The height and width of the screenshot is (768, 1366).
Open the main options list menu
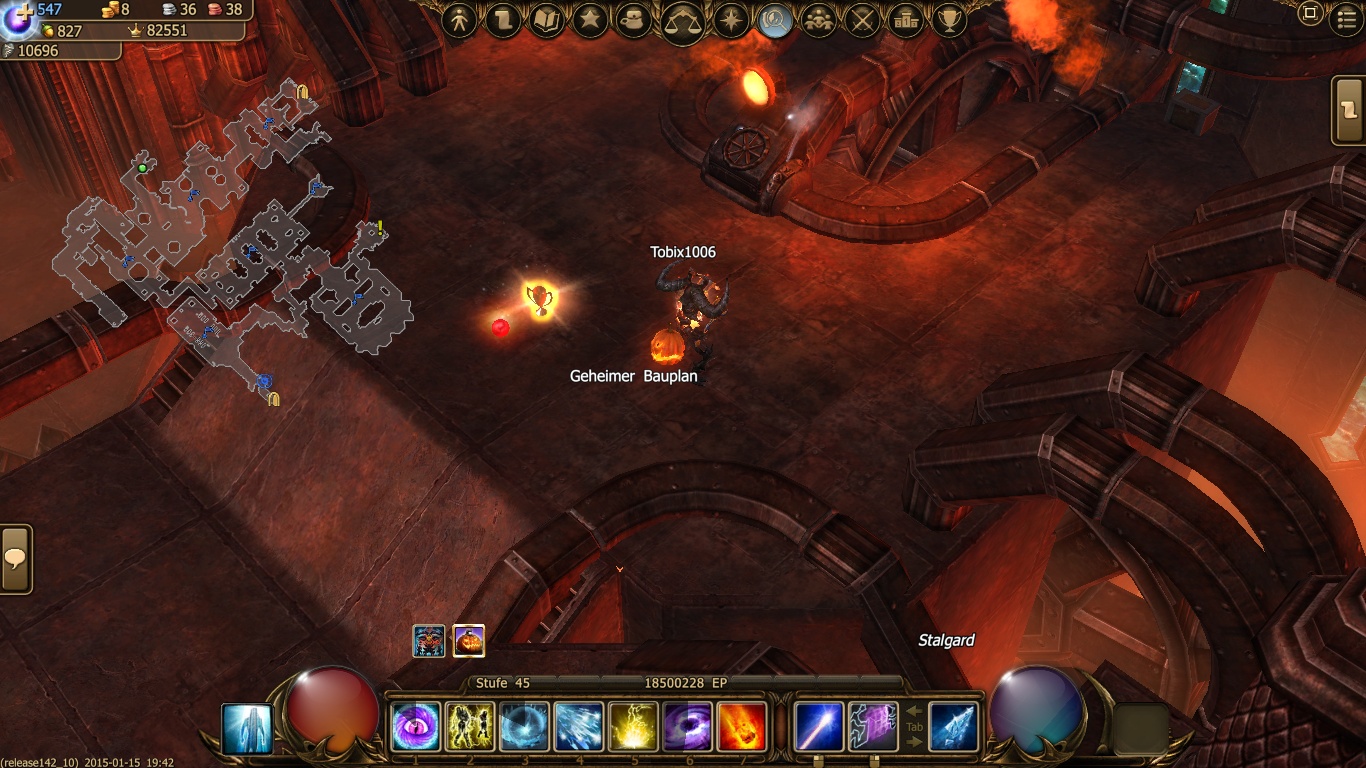[x=1347, y=20]
